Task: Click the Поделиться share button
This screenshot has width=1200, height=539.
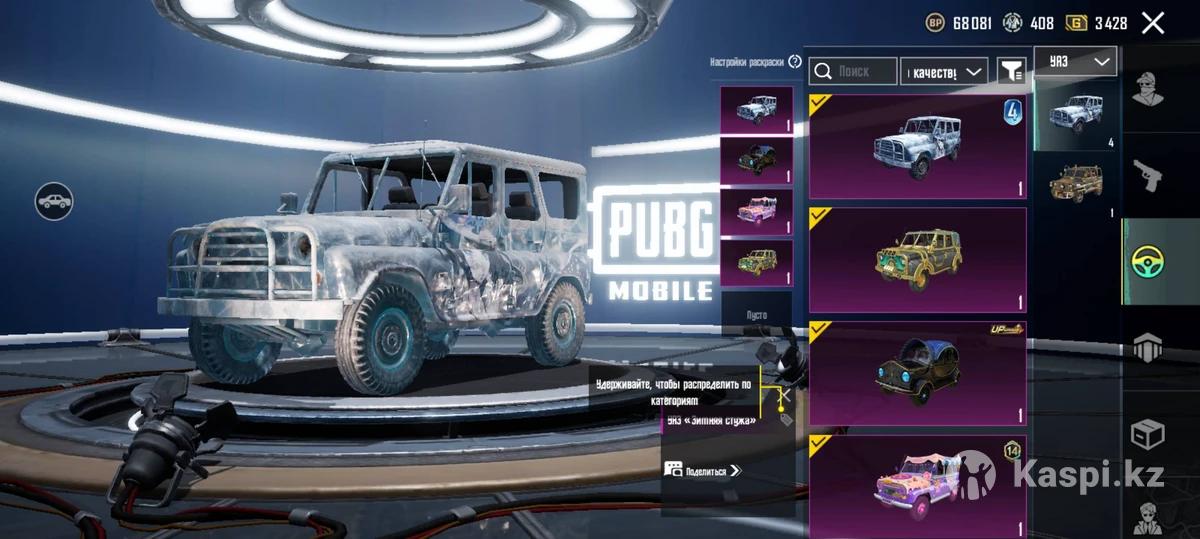Action: click(703, 470)
